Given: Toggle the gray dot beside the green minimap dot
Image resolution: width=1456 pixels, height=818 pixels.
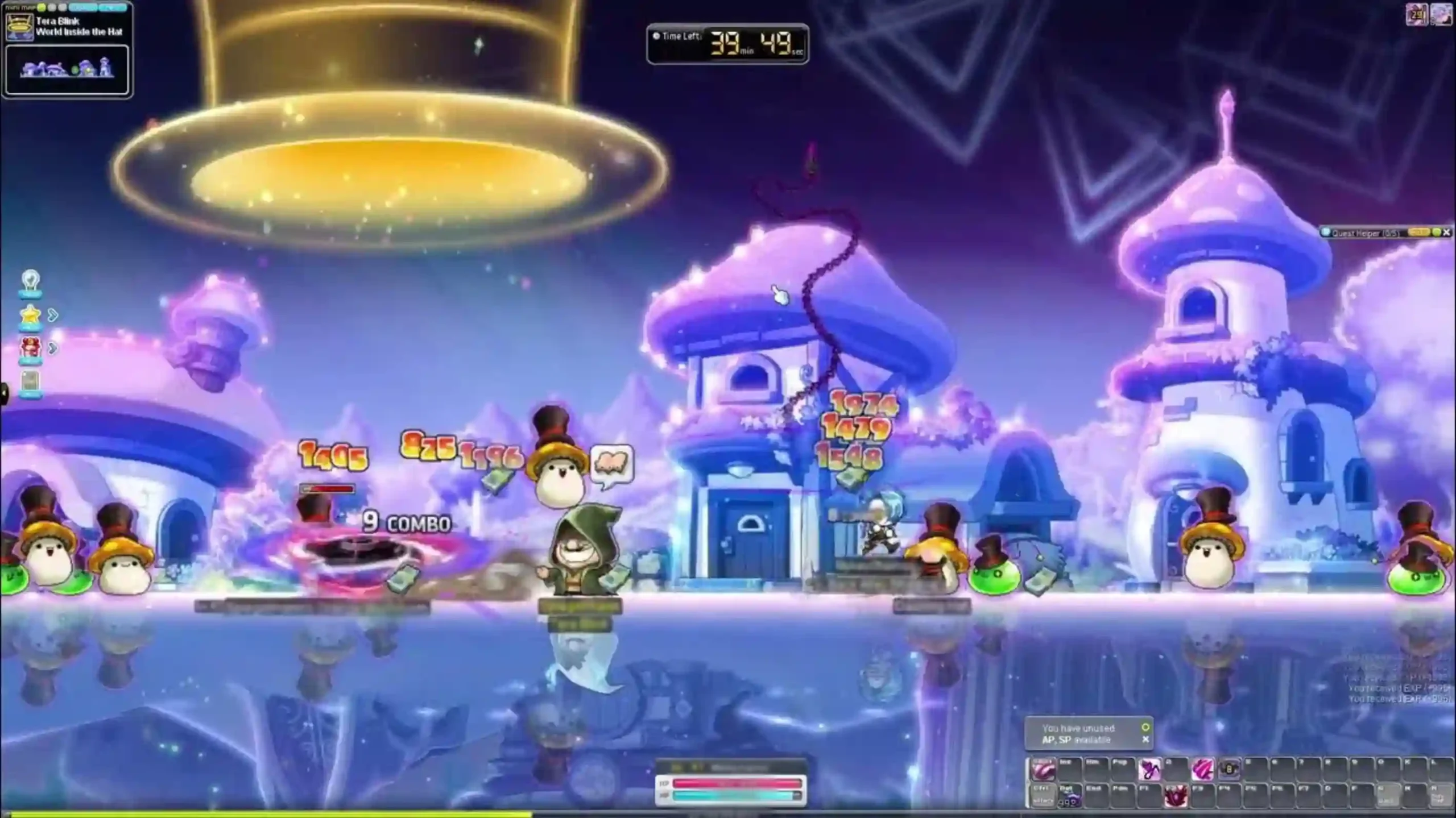Looking at the screenshot, I should tap(51, 7).
